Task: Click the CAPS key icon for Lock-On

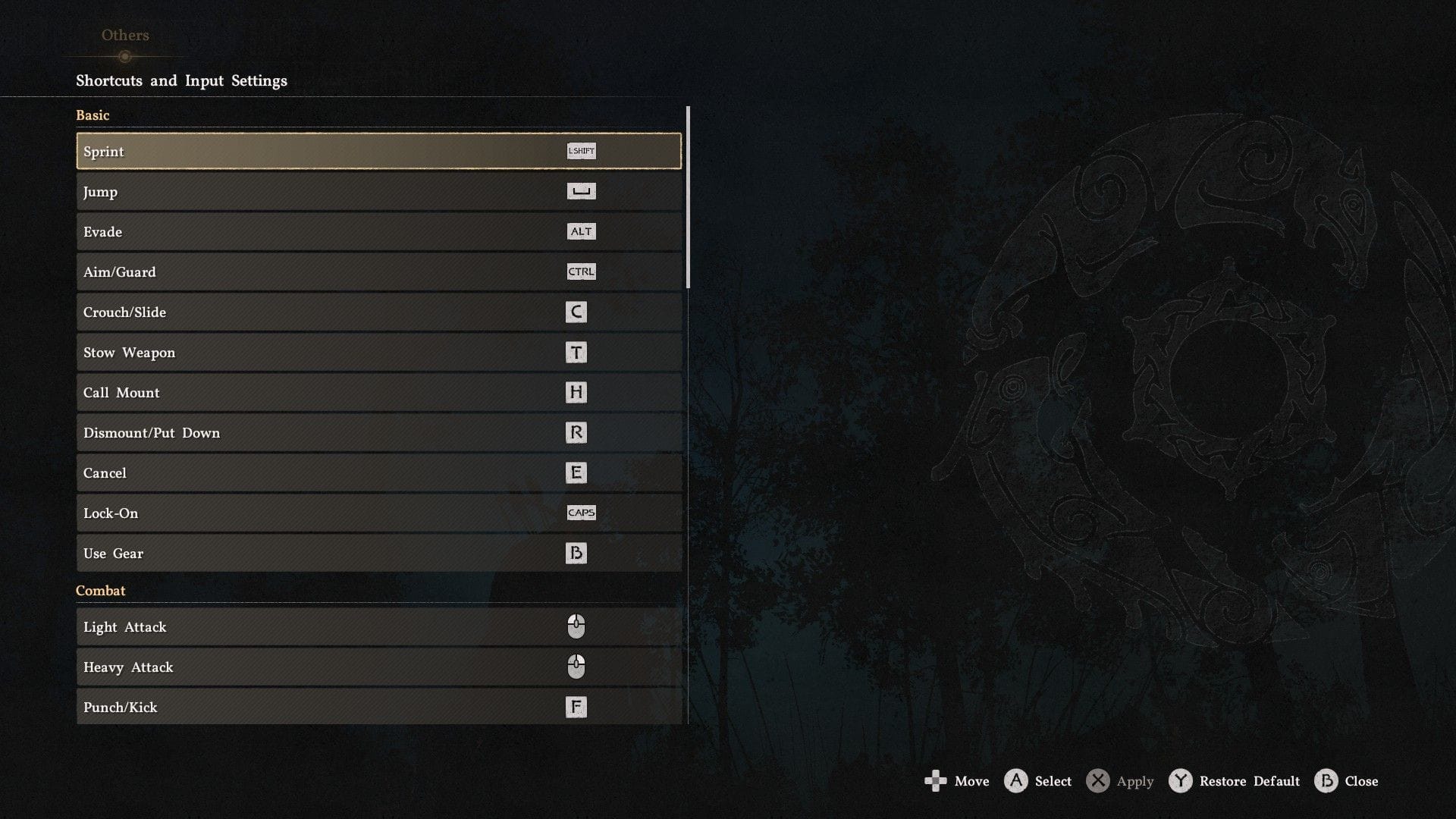Action: (x=582, y=513)
